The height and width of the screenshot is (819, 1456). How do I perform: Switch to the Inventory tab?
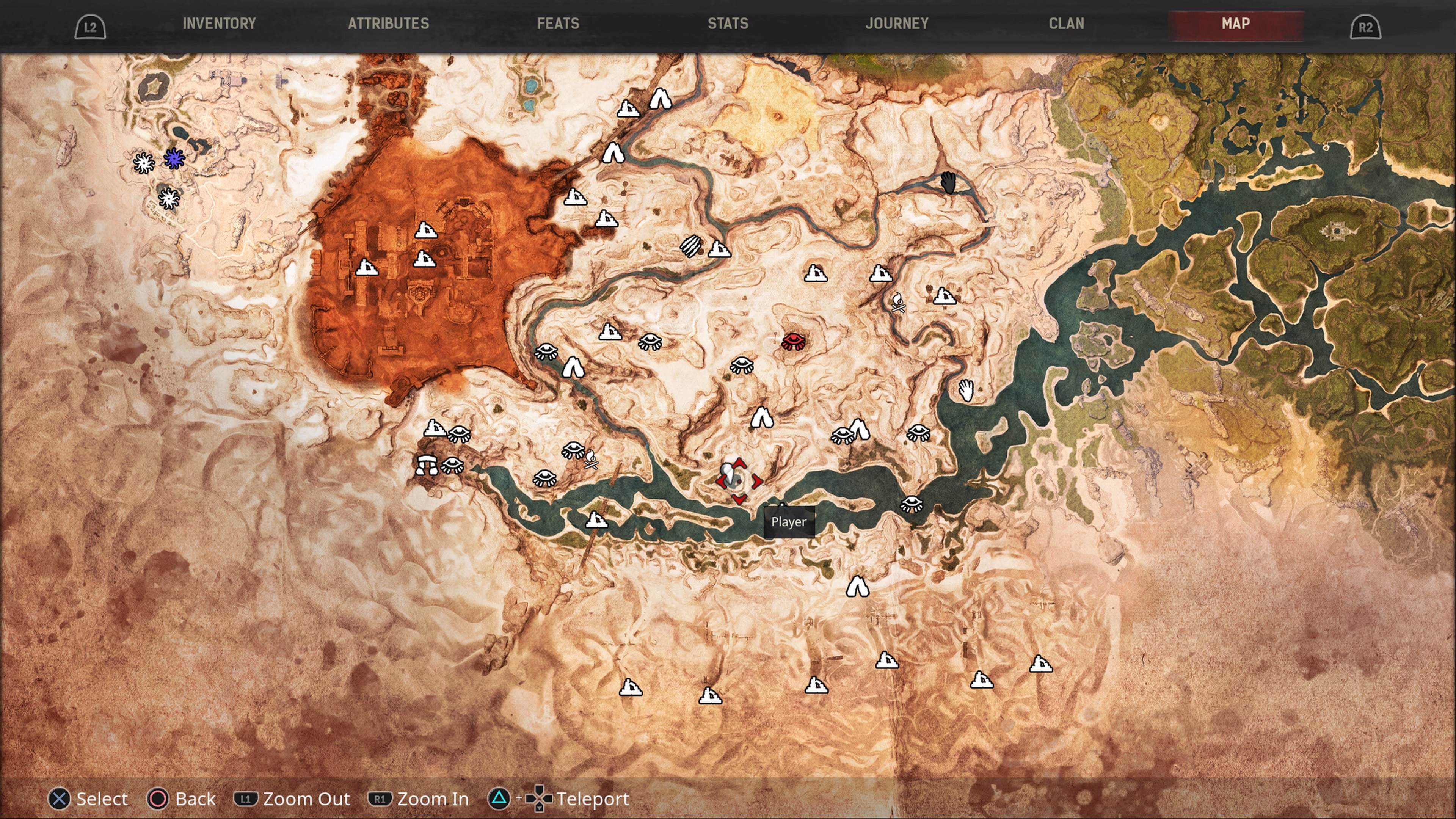[219, 24]
